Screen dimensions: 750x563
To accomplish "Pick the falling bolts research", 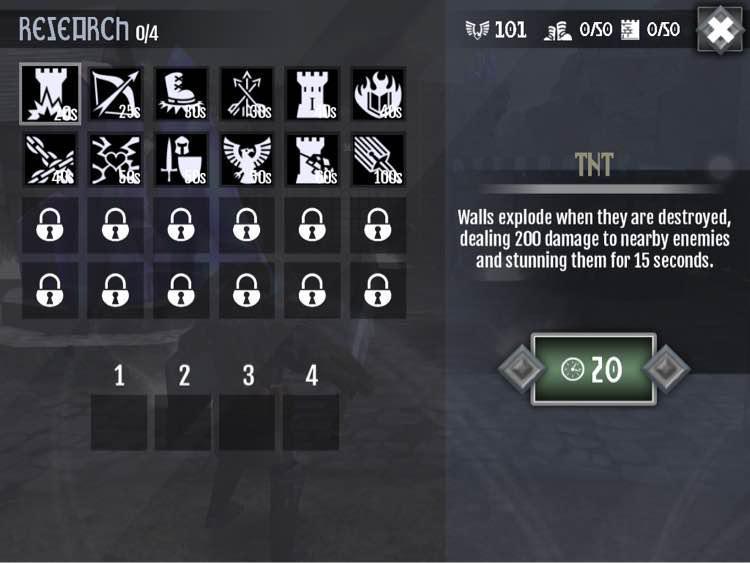I will [377, 160].
